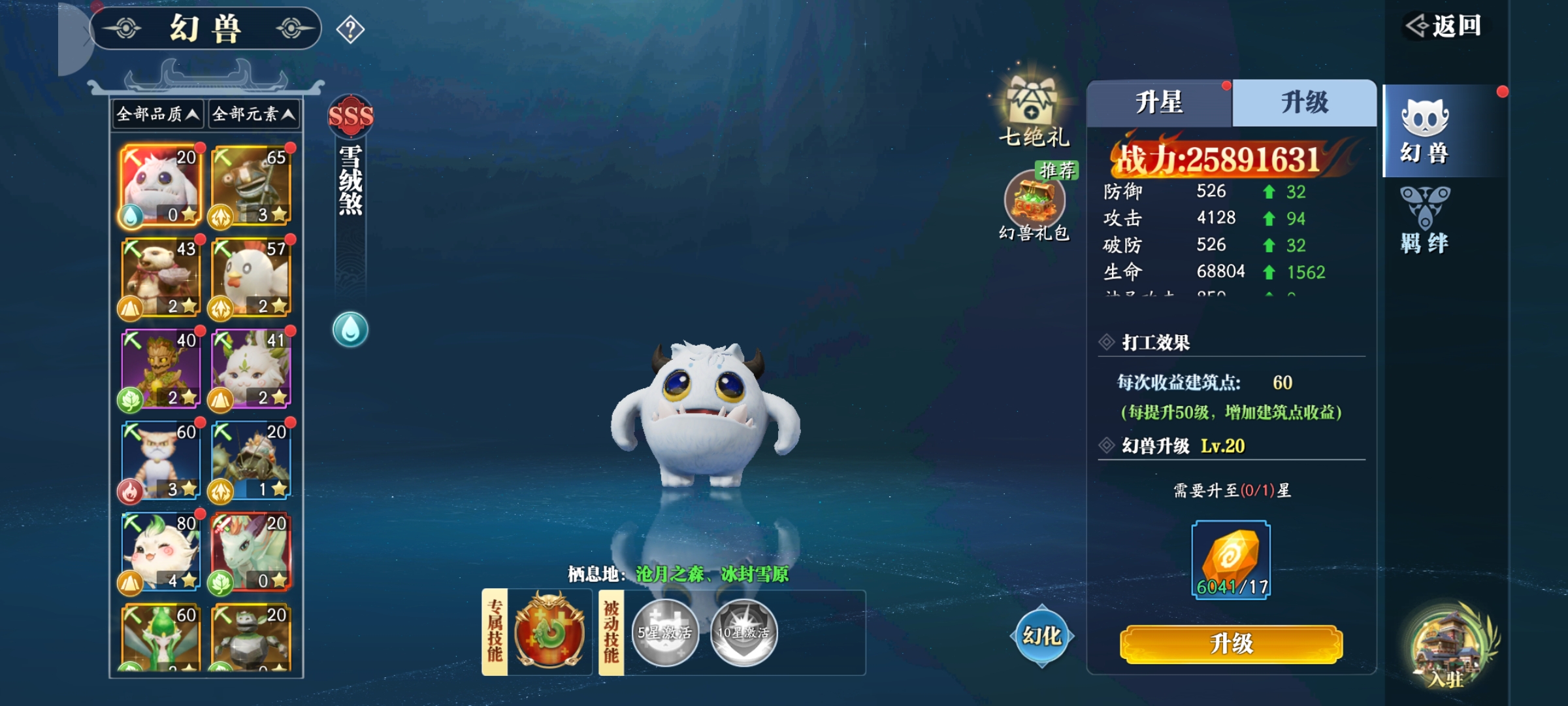View the 专属技能 exclusive skill icon

click(x=549, y=632)
